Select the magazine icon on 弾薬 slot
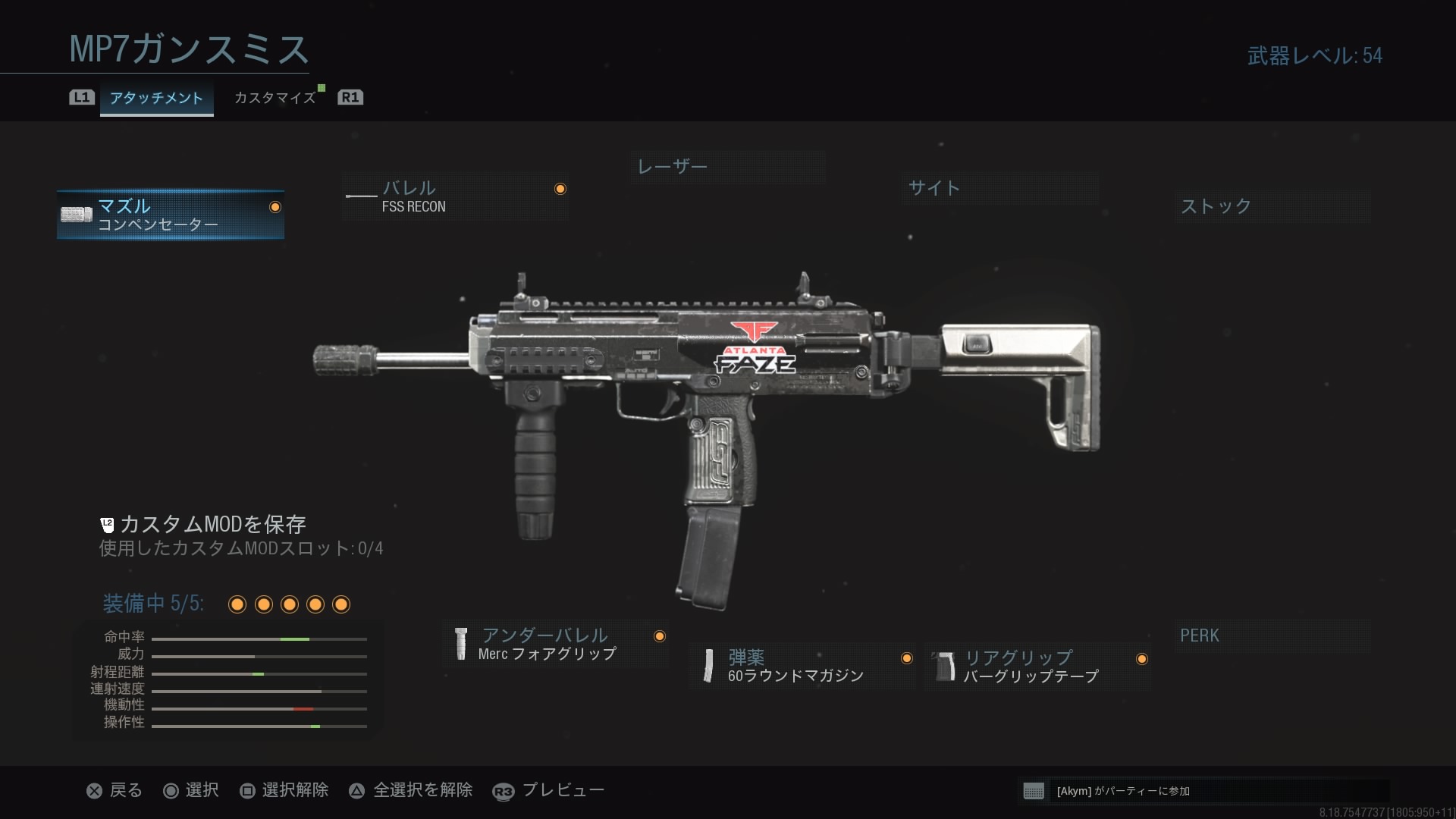This screenshot has width=1456, height=819. pyautogui.click(x=708, y=664)
